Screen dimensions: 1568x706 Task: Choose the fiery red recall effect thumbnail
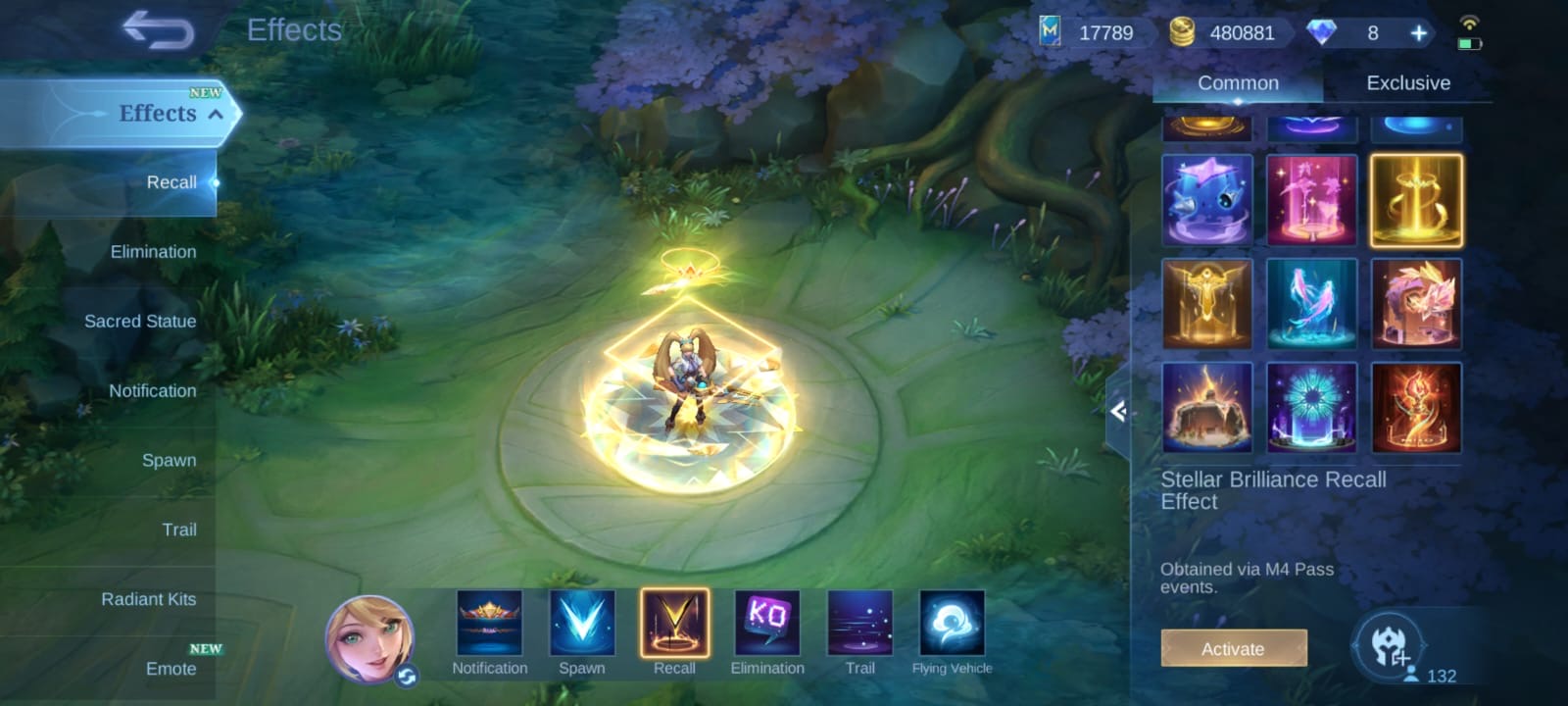point(1416,408)
